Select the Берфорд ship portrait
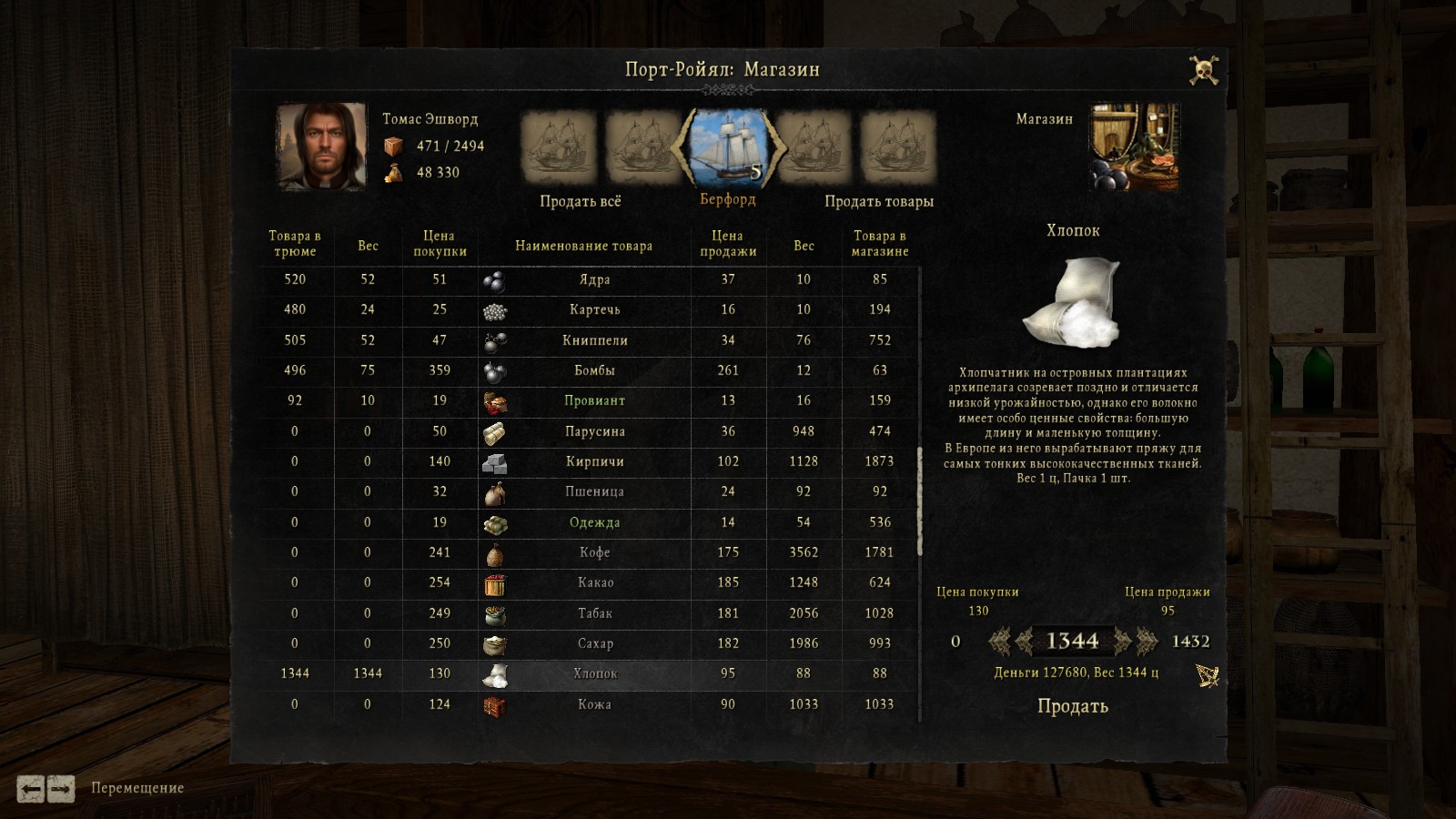The width and height of the screenshot is (1456, 819). click(728, 147)
